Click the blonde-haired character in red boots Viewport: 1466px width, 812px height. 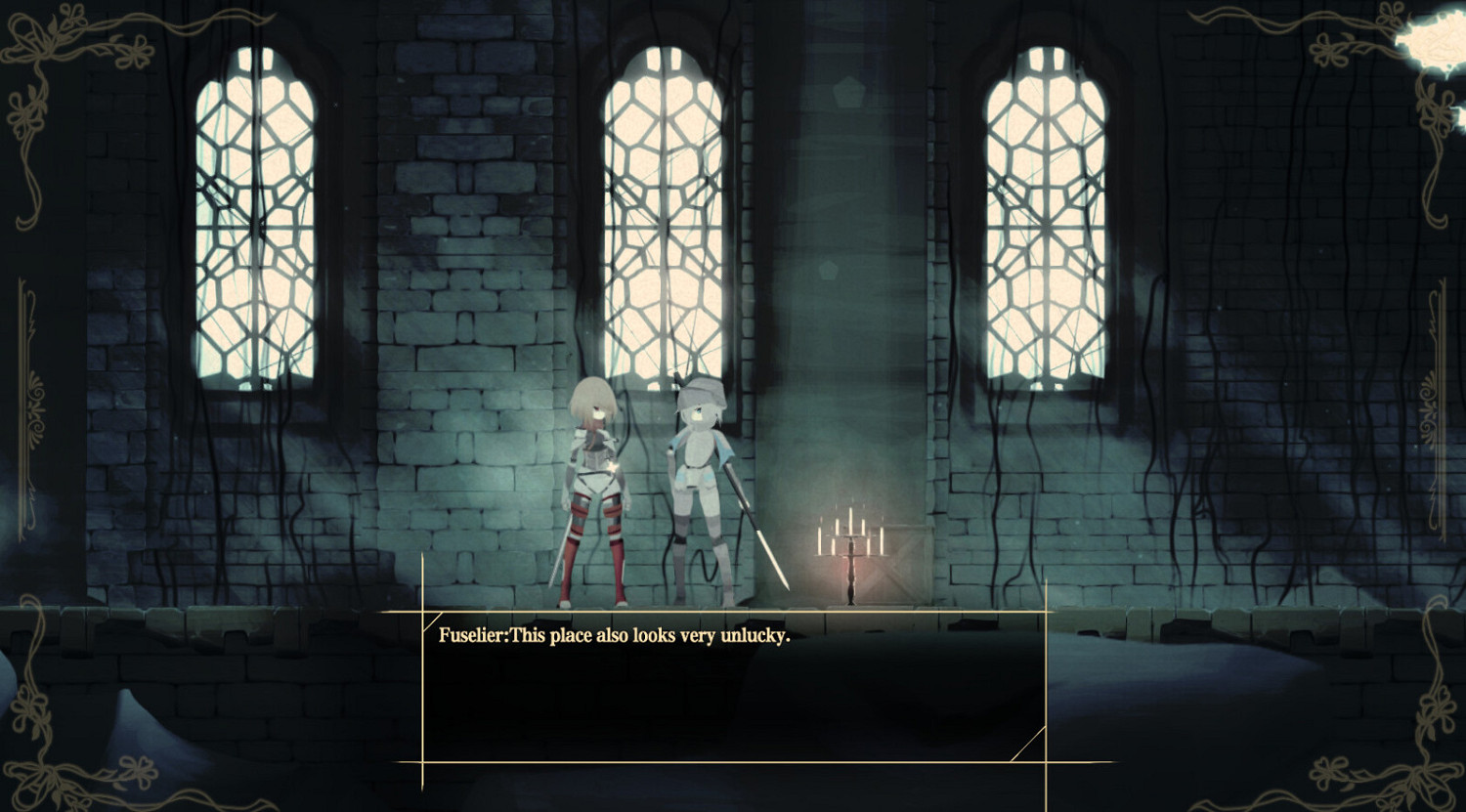(x=594, y=479)
